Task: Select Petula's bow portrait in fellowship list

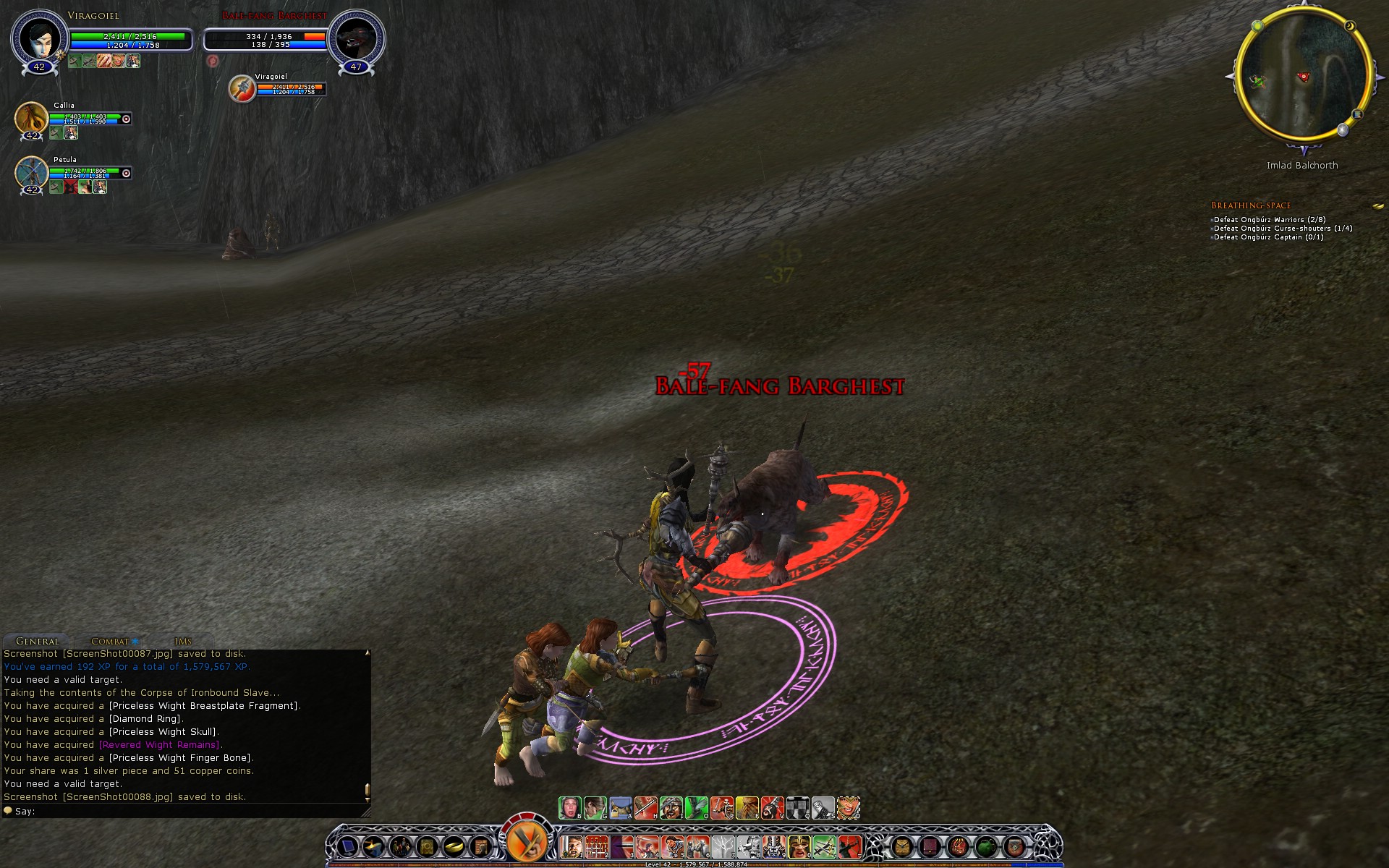Action: pos(32,173)
